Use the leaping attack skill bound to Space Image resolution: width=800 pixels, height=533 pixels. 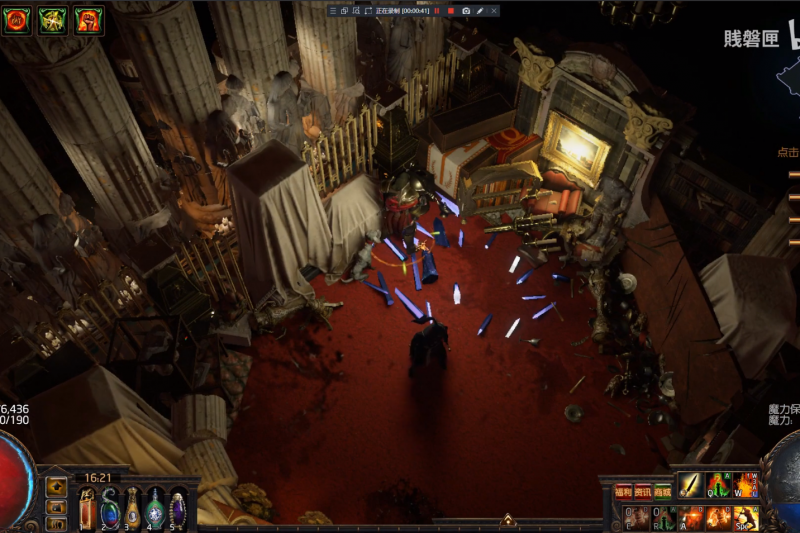[745, 517]
